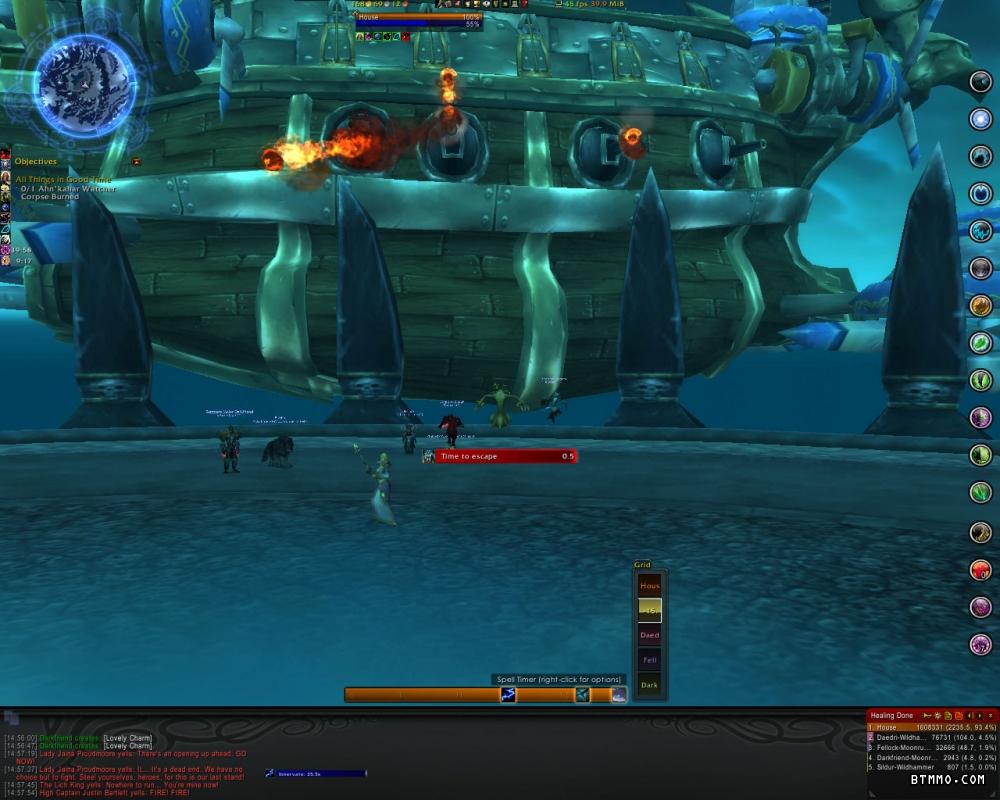Select Daed in the Grid frame
This screenshot has width=1000, height=800.
click(650, 635)
